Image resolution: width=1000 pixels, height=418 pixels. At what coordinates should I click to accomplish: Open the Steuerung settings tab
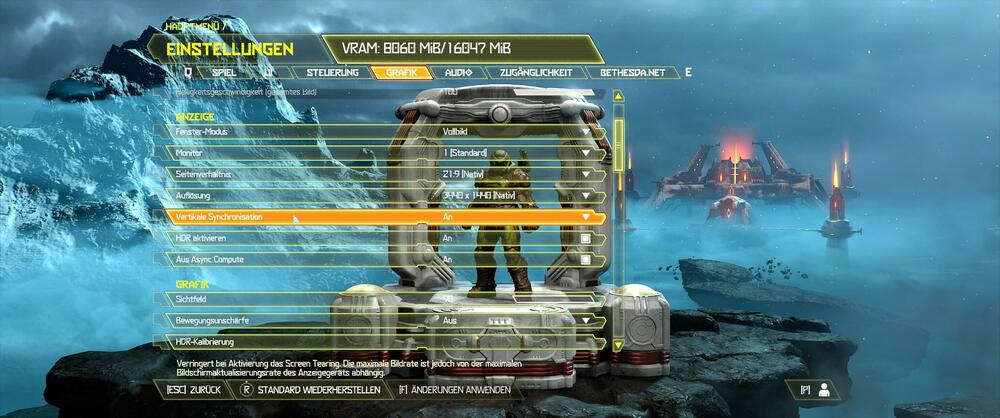point(333,73)
